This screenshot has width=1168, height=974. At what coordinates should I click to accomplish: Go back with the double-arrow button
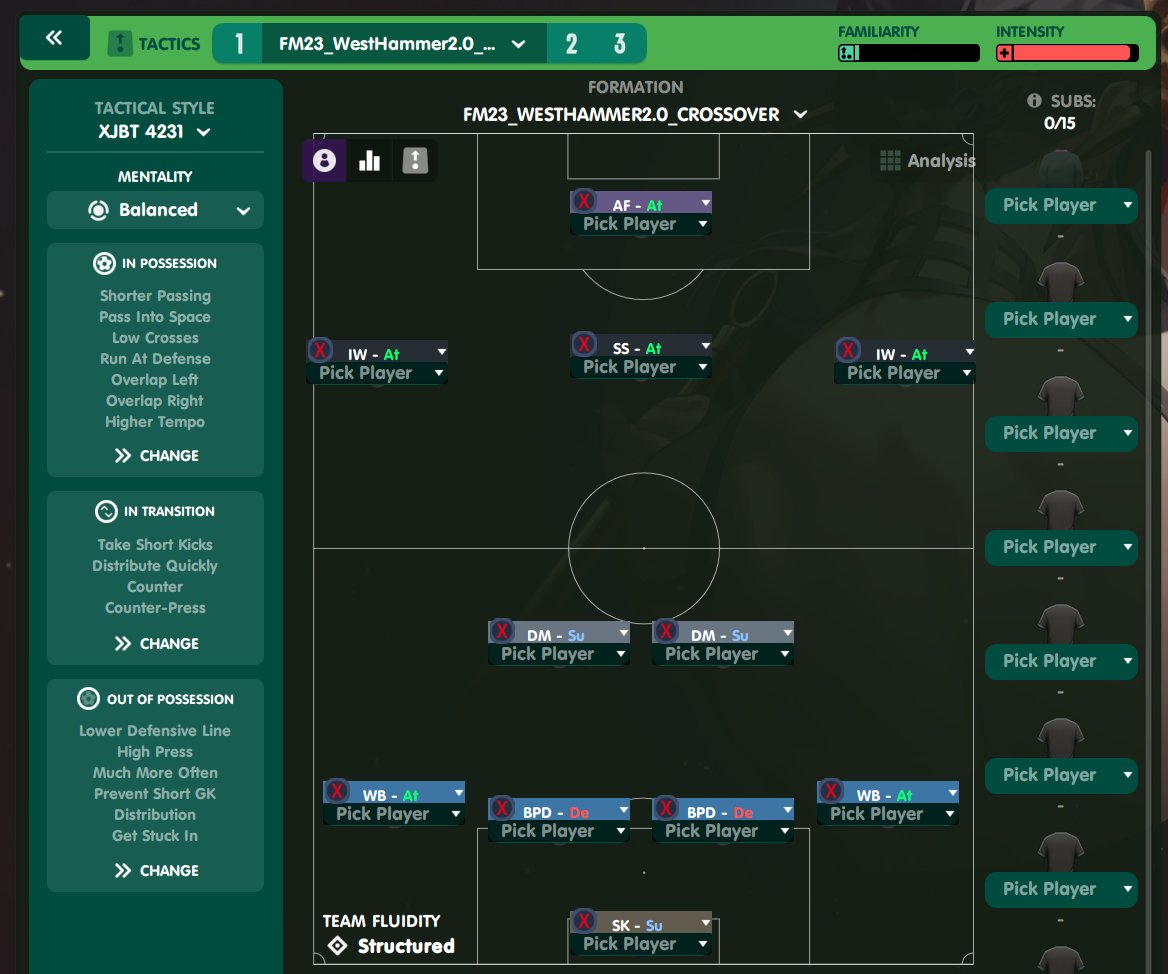point(54,39)
